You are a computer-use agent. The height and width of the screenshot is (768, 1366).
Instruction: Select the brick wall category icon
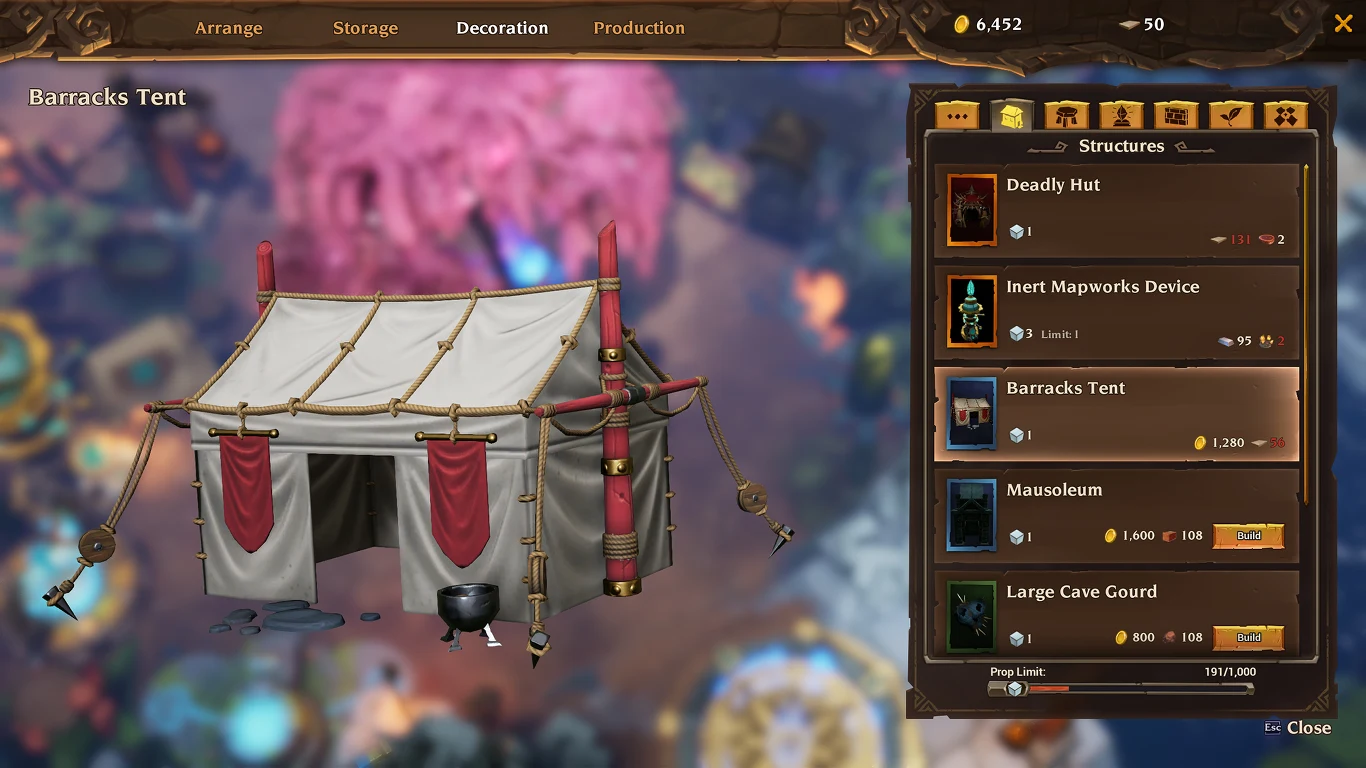(x=1176, y=114)
